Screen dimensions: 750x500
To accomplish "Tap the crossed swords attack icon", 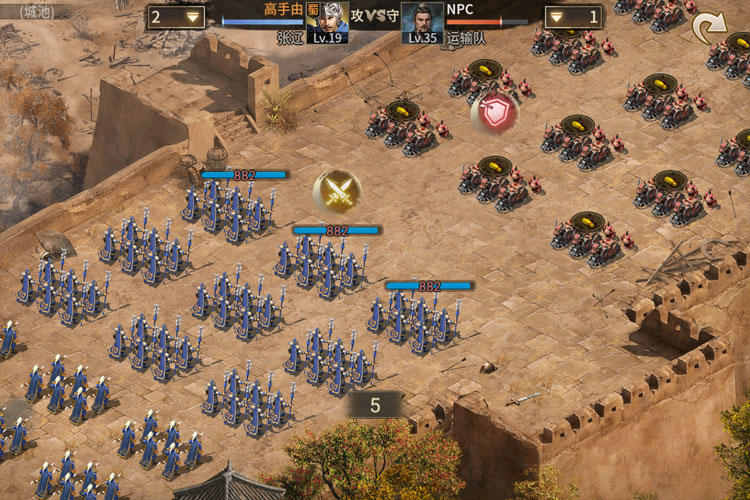I will pyautogui.click(x=338, y=190).
